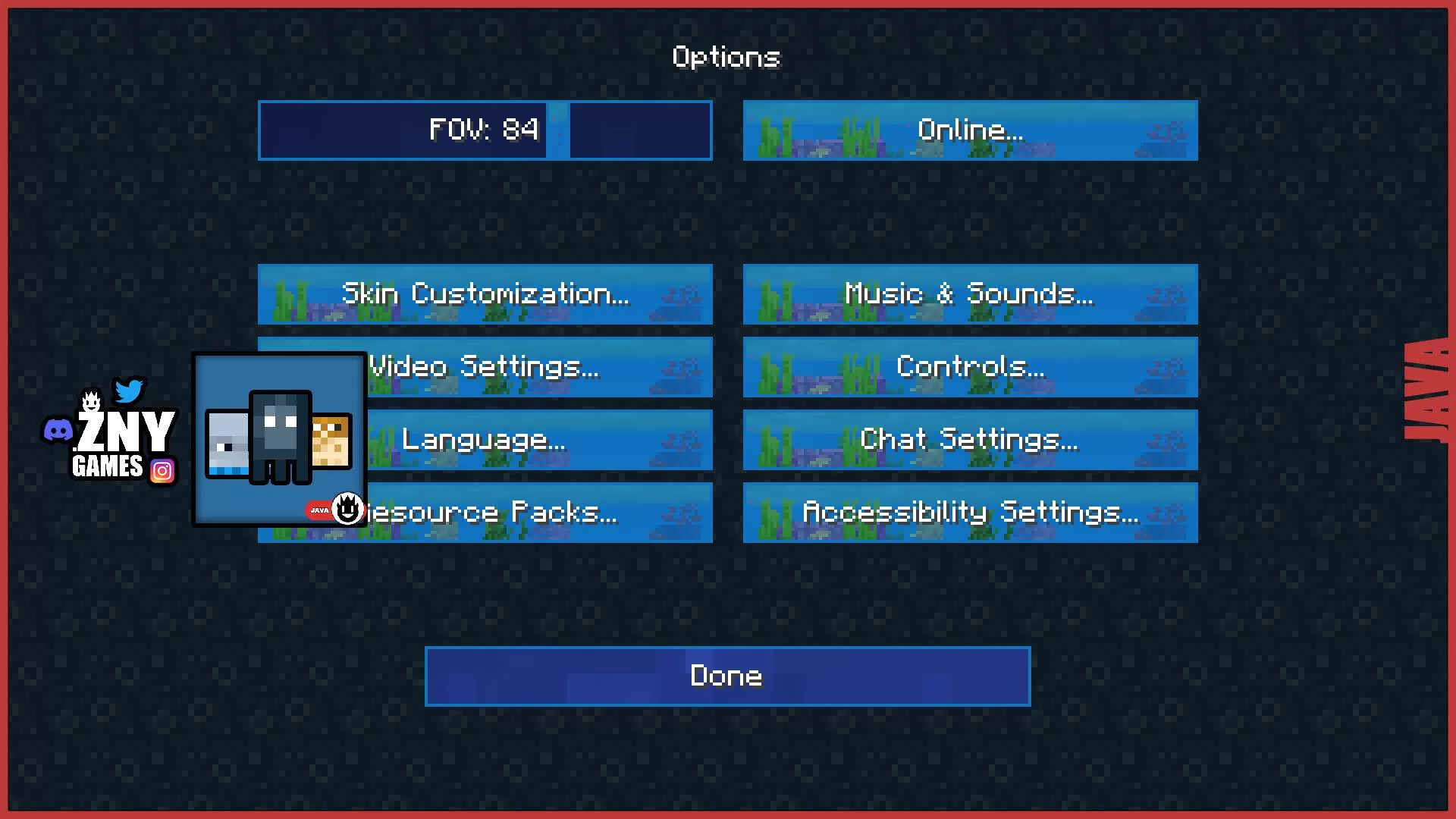The height and width of the screenshot is (819, 1456).
Task: Click the Instagram logo icon
Action: pos(162,471)
